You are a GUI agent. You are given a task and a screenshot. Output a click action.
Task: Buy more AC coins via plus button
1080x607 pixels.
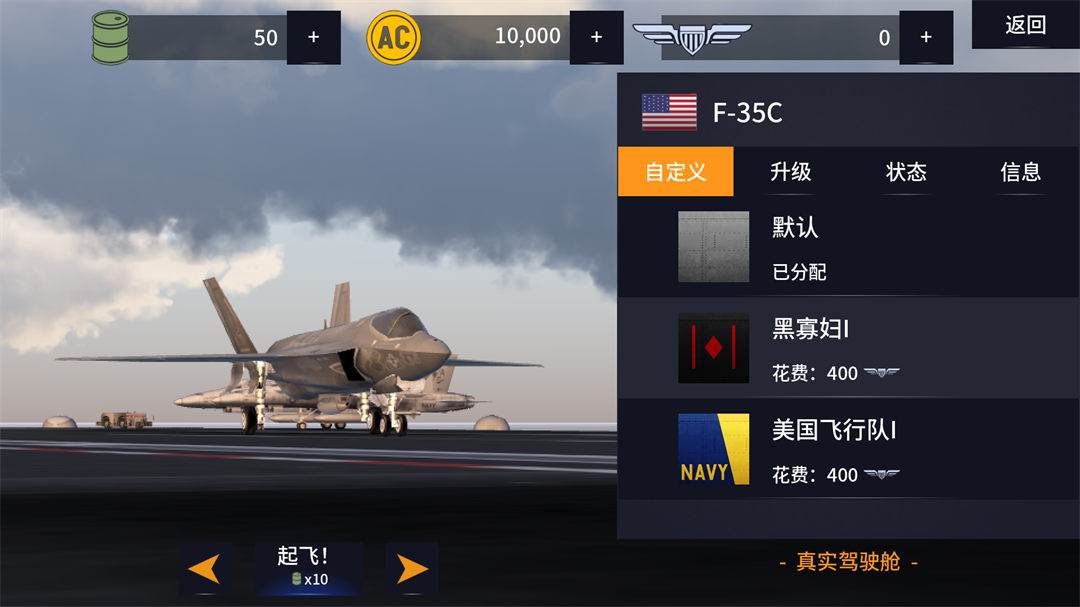pyautogui.click(x=596, y=38)
